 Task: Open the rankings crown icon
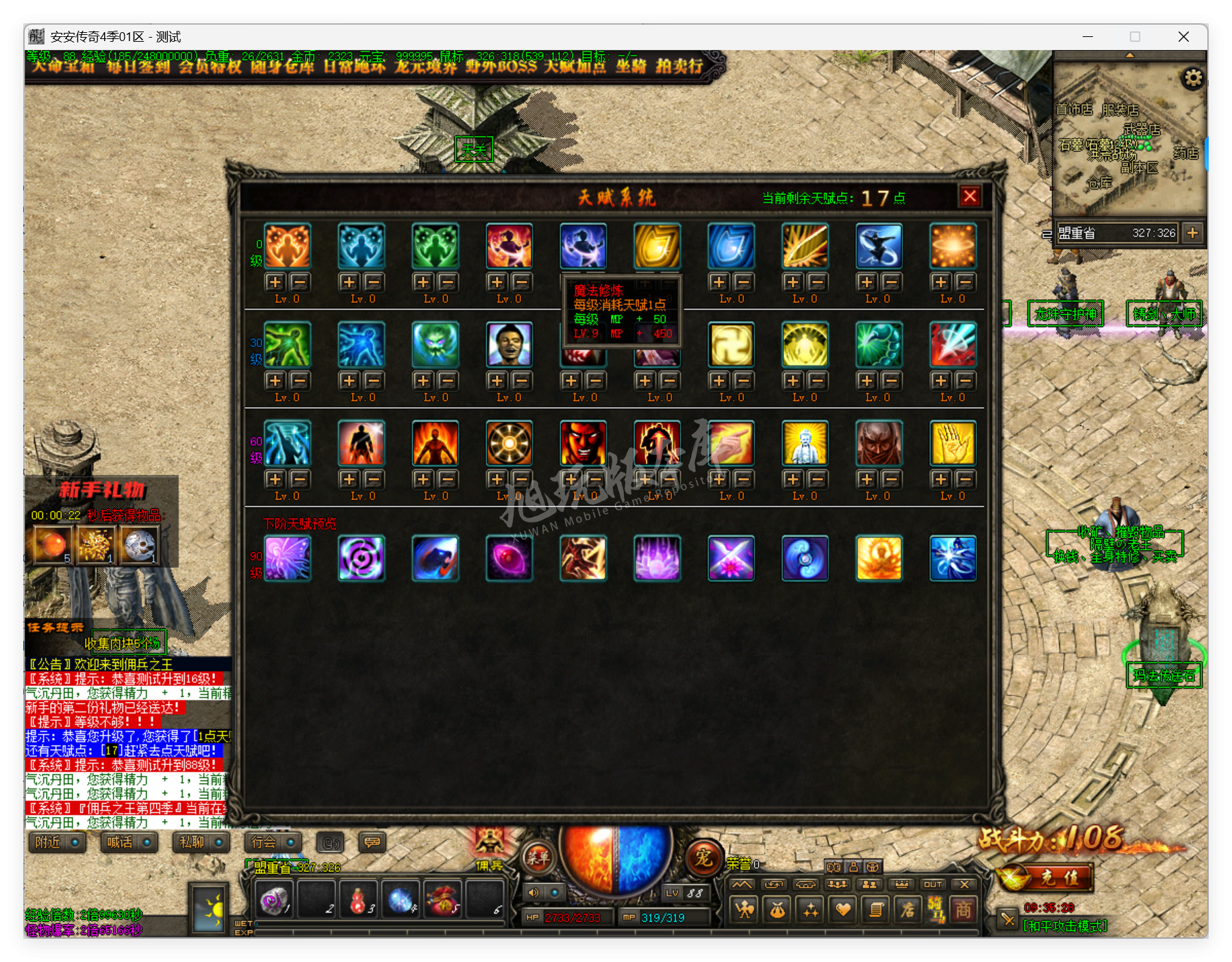pos(902,885)
